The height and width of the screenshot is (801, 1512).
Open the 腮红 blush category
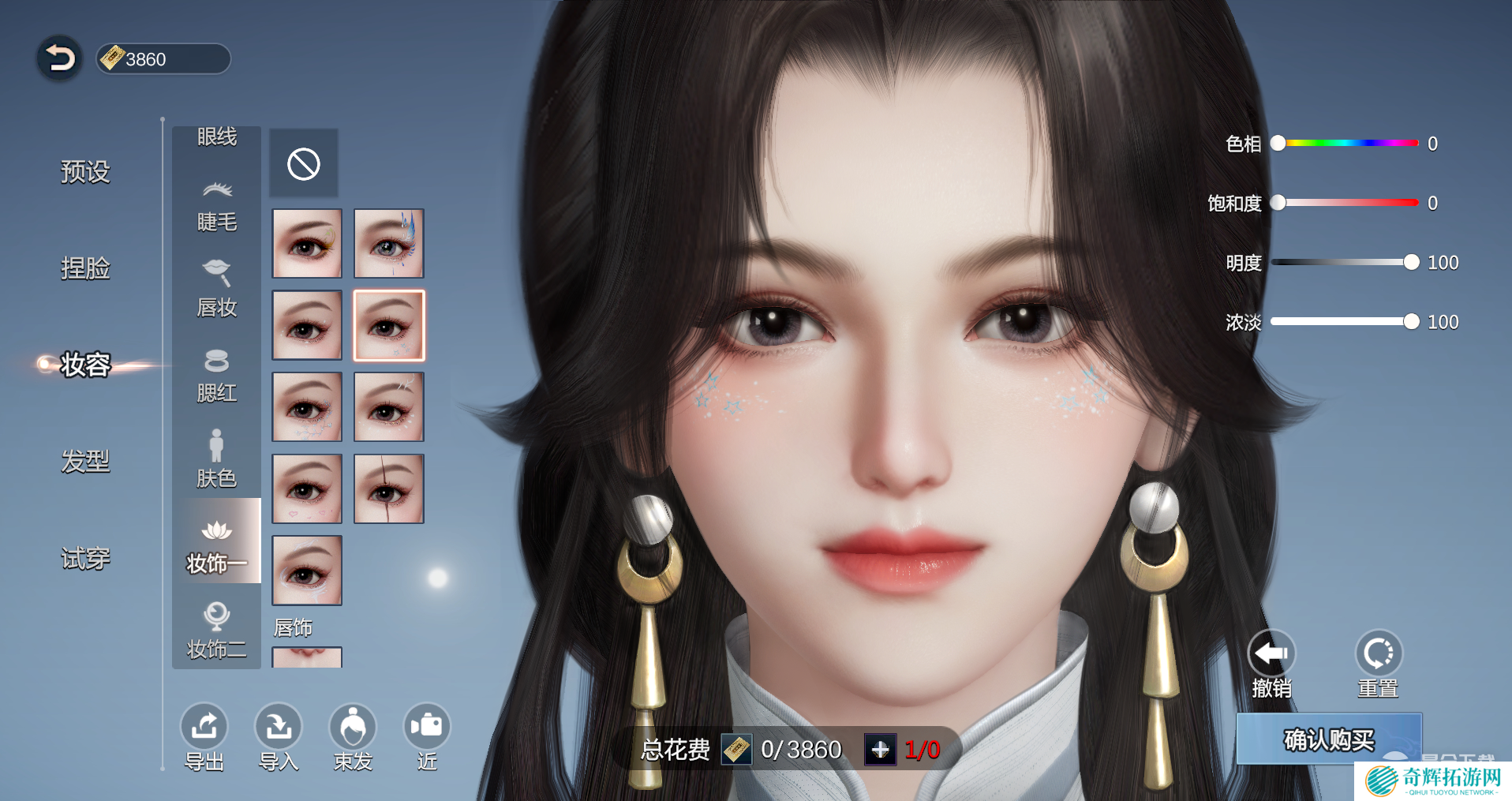tap(216, 376)
